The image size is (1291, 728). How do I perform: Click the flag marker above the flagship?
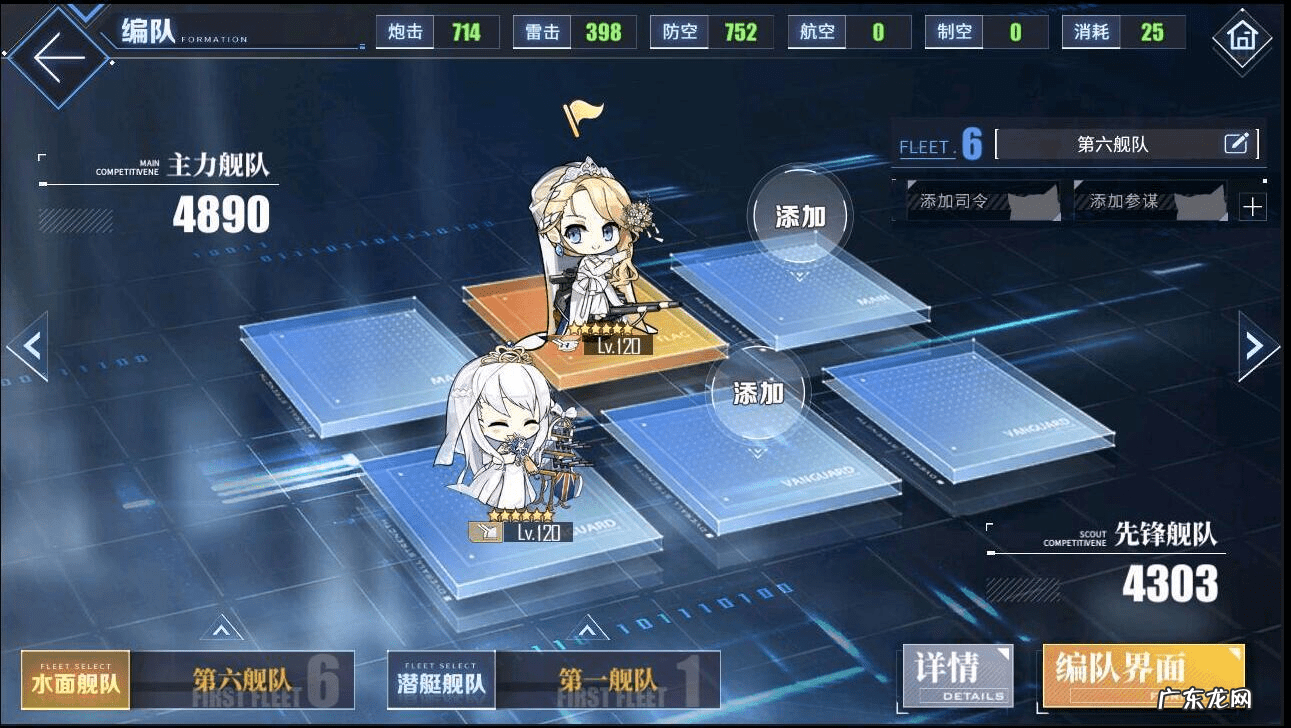click(x=583, y=119)
